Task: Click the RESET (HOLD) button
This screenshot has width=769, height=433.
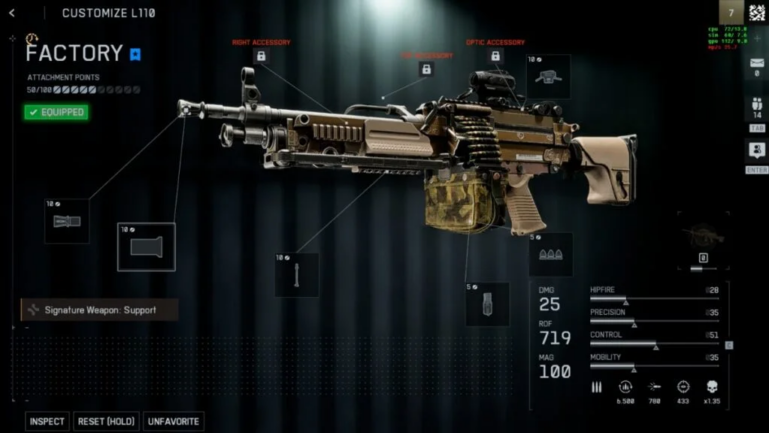Action: 107,421
